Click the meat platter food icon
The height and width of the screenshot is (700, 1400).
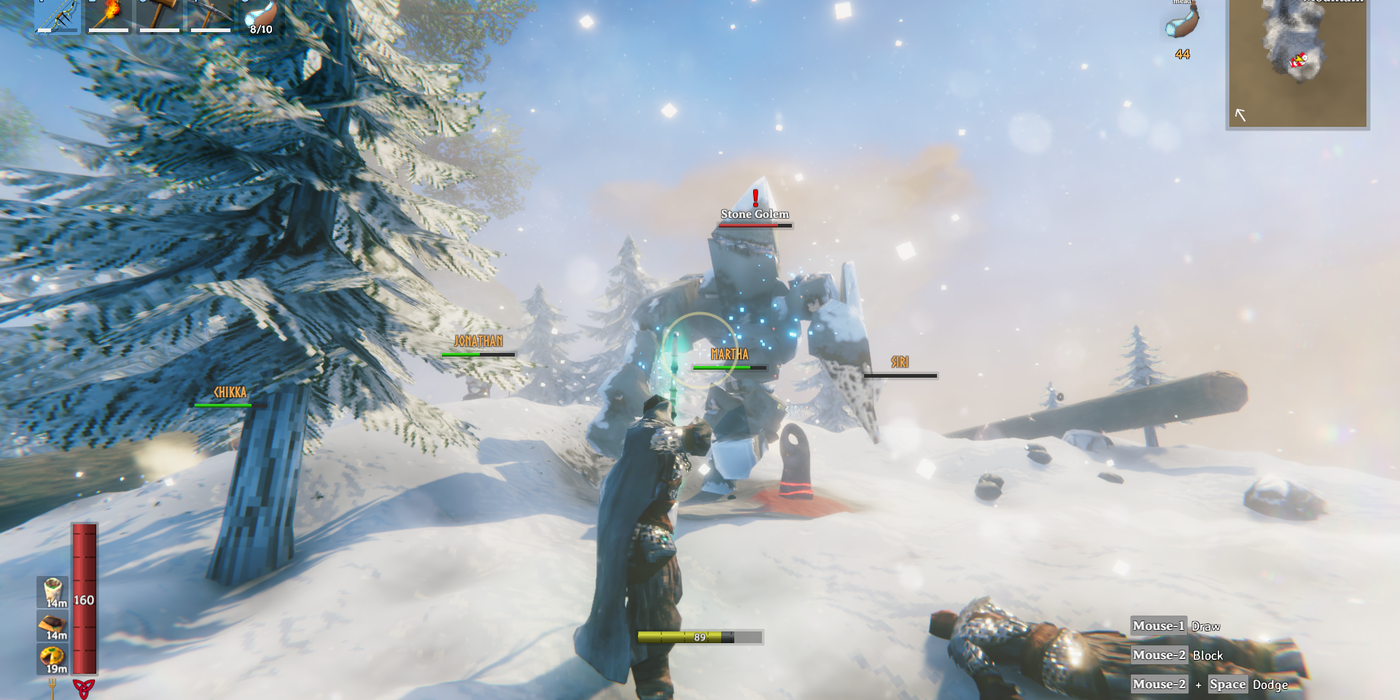[52, 625]
